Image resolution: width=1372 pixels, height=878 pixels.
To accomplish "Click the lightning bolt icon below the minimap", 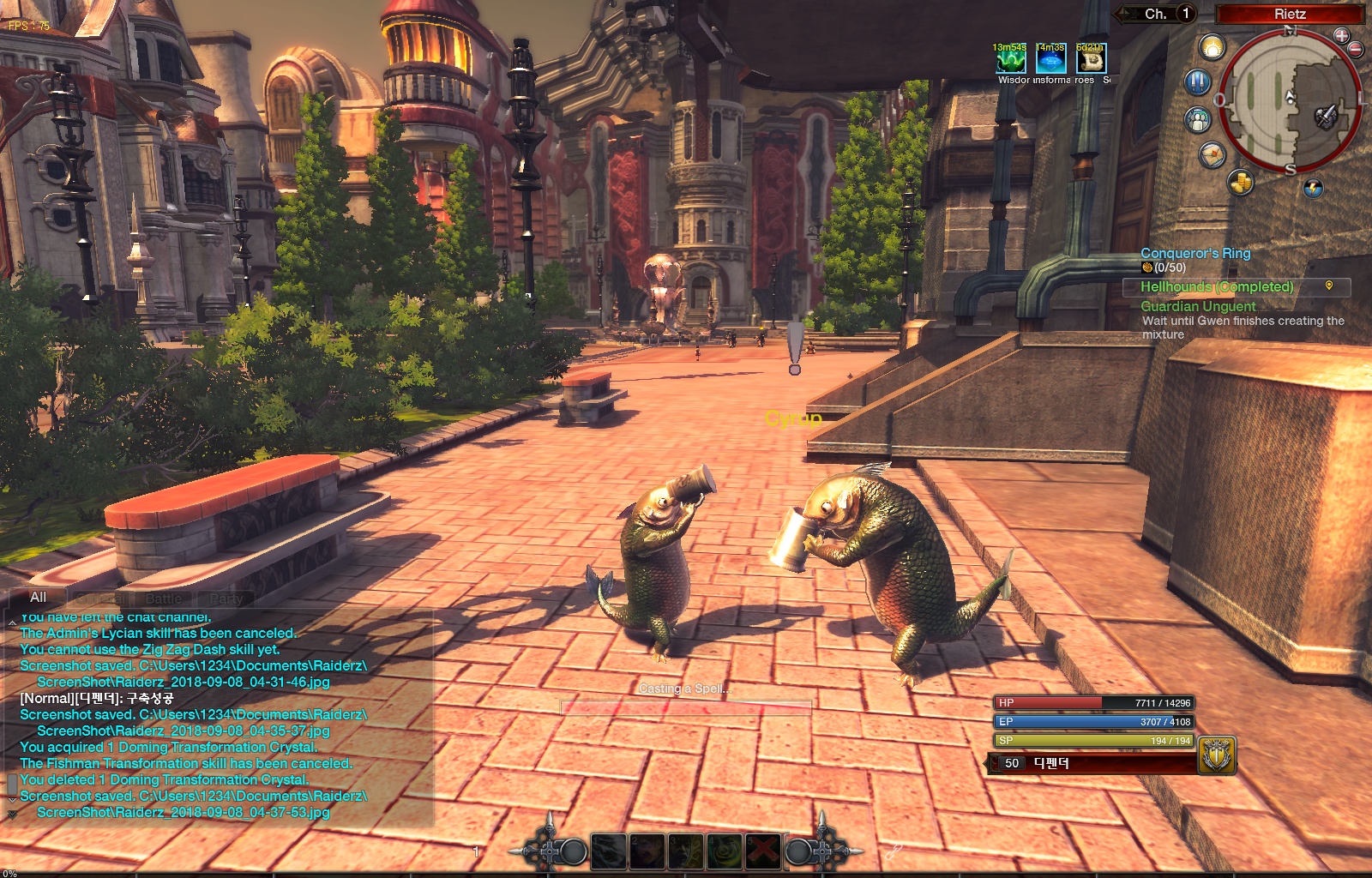I will [x=1313, y=188].
